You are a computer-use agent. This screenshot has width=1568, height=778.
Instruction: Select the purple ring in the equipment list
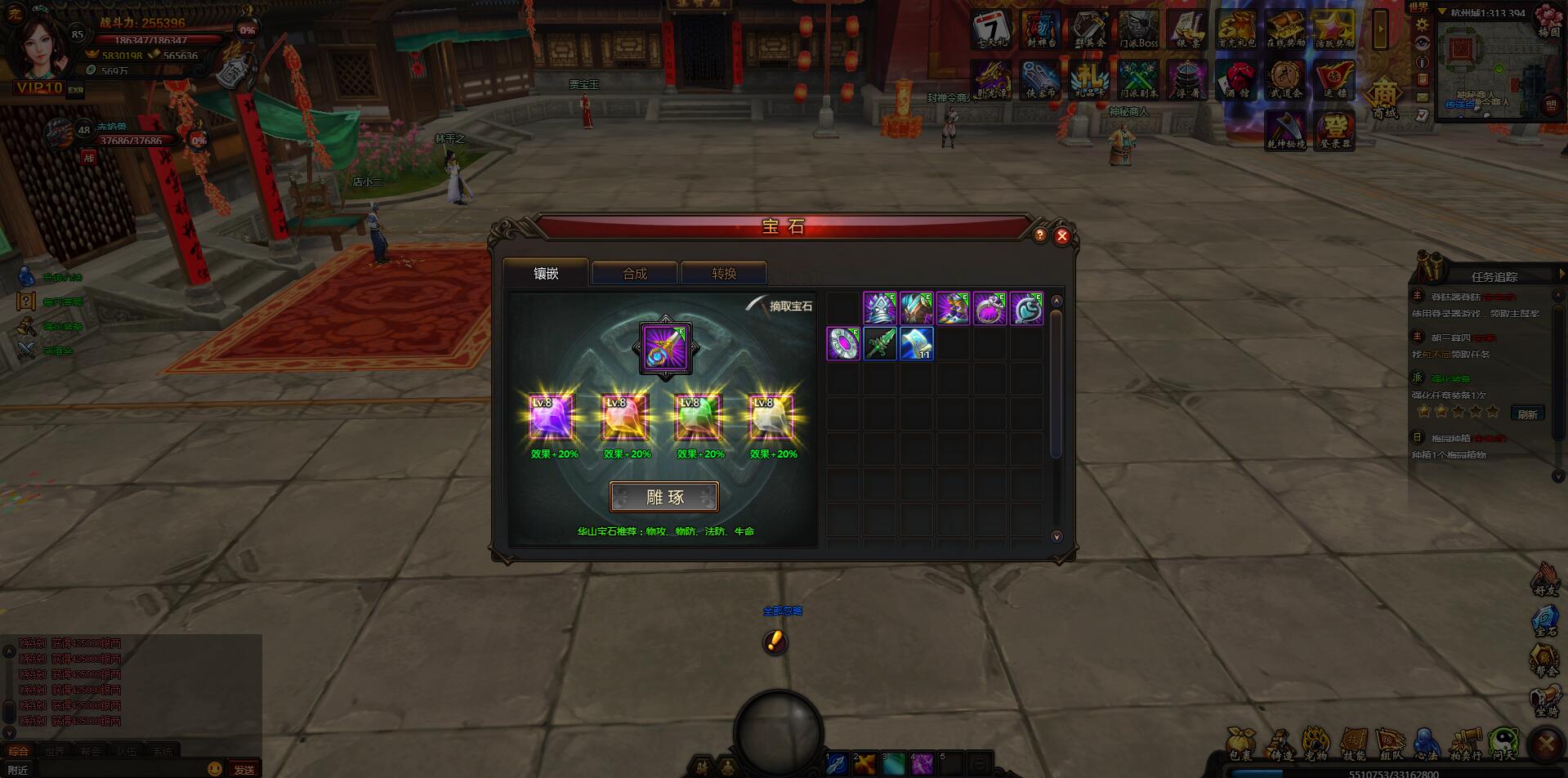tap(989, 309)
